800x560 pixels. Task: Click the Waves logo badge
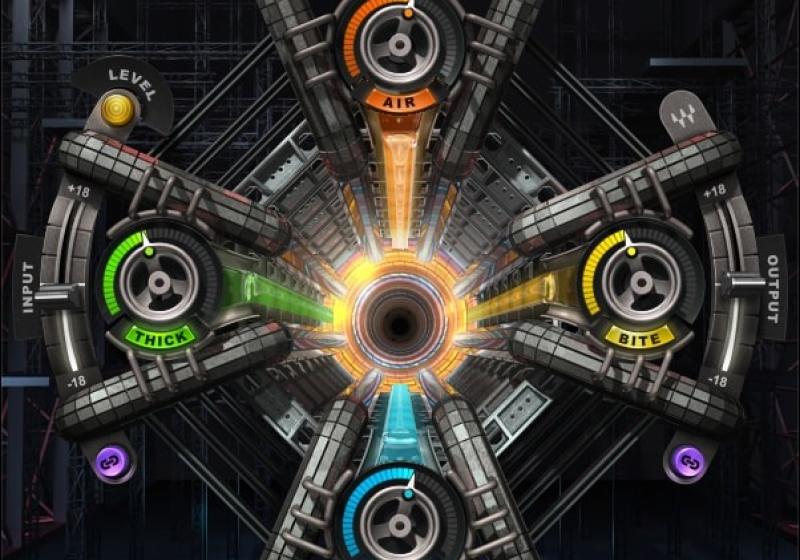click(x=682, y=119)
